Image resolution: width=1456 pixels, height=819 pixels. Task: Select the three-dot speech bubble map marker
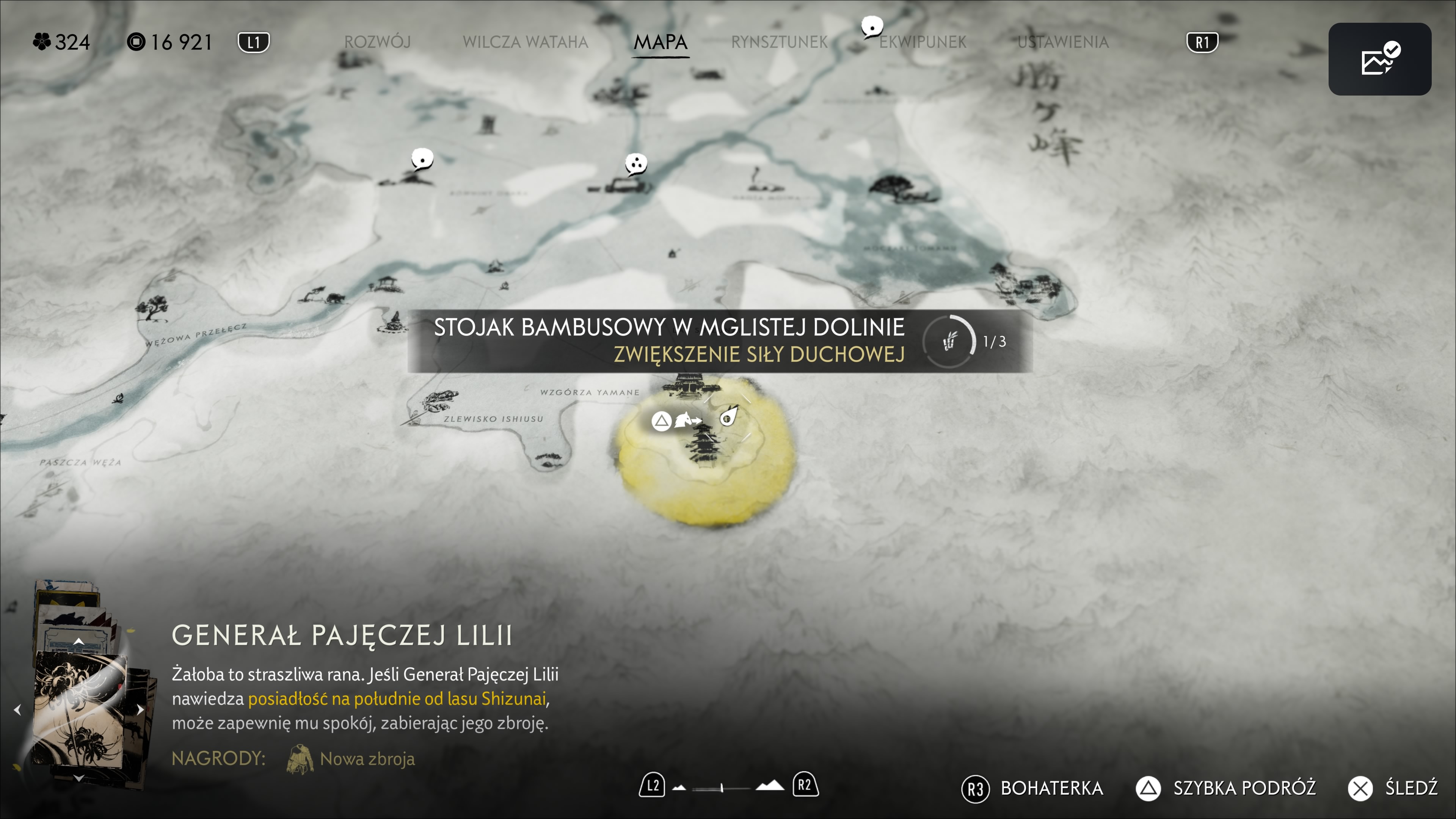pos(635,164)
